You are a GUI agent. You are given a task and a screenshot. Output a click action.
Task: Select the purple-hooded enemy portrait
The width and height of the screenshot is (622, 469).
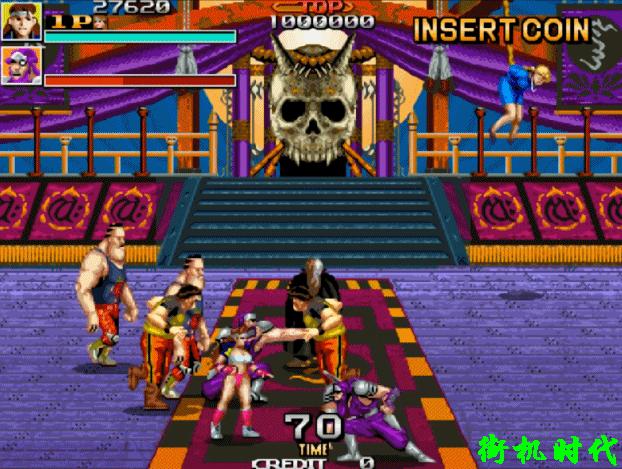[x=21, y=62]
